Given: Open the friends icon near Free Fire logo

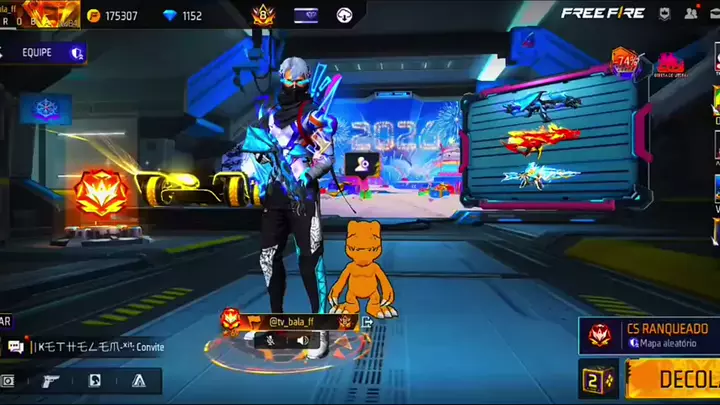Looking at the screenshot, I should point(690,14).
